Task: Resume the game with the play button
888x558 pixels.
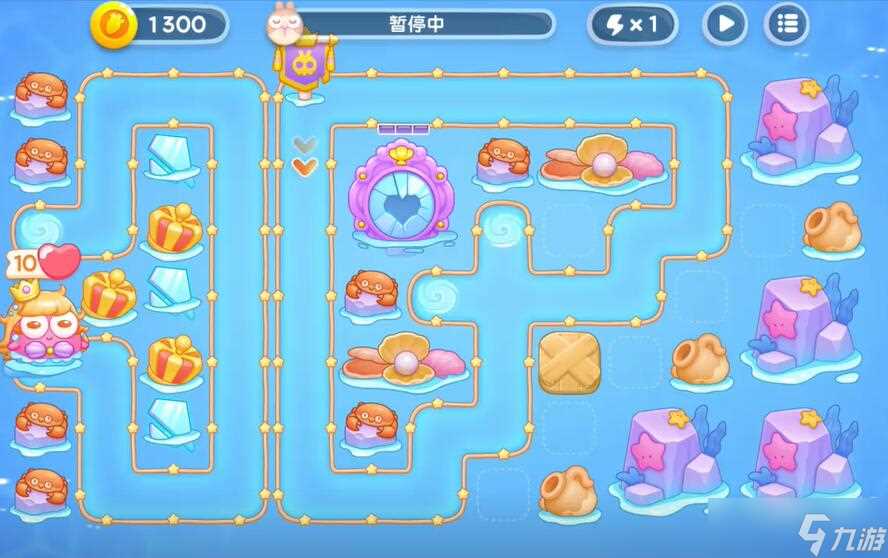Action: (725, 24)
